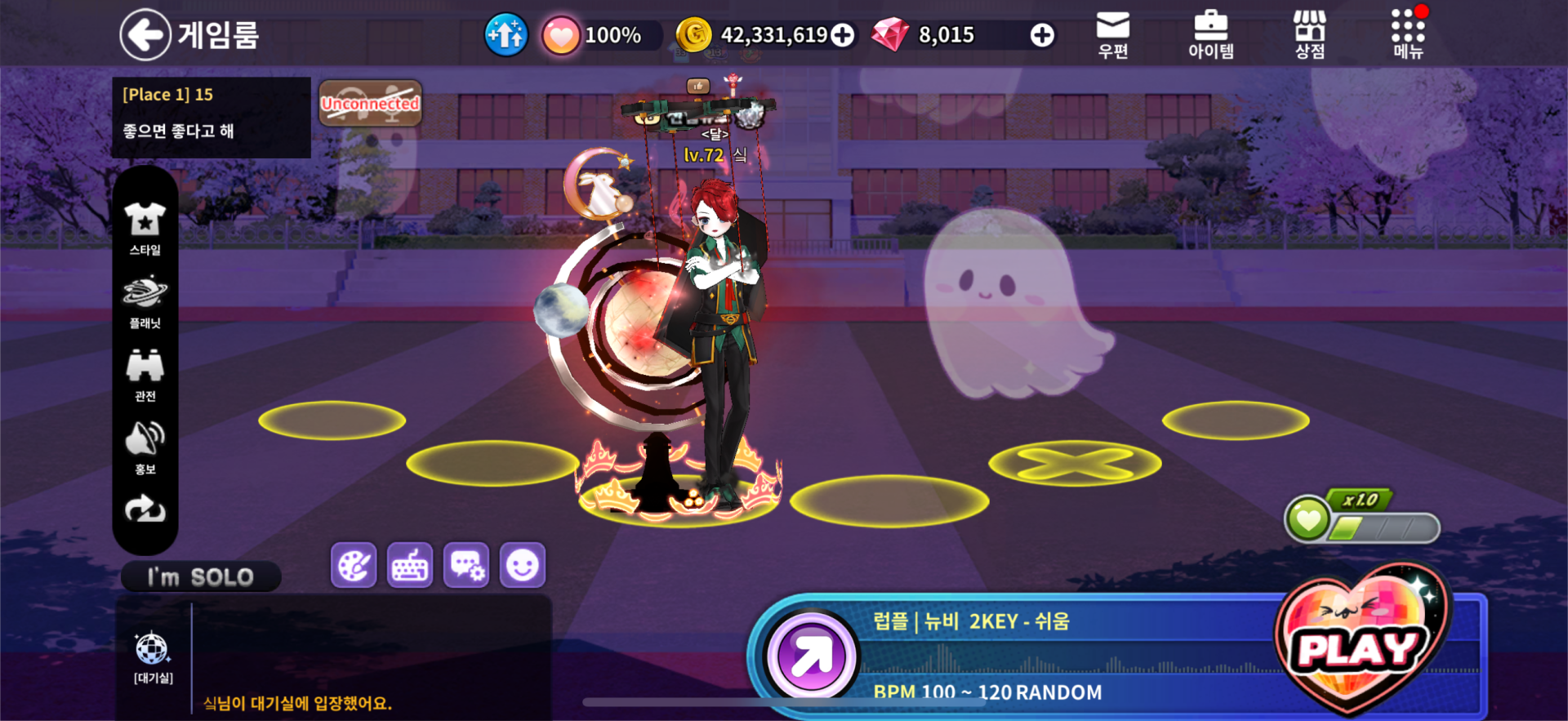Add more gems with plus button
This screenshot has height=721, width=1568.
point(1041,35)
